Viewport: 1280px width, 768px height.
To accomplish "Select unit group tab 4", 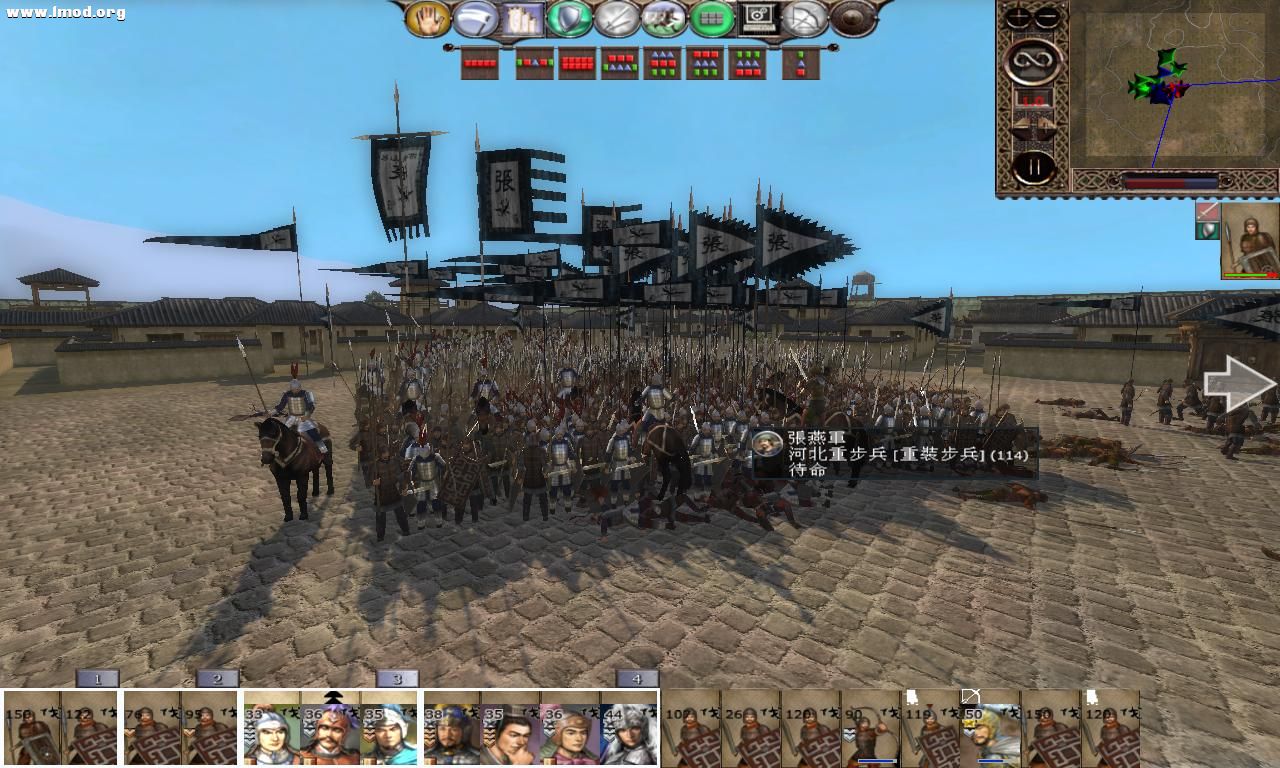I will [x=637, y=677].
